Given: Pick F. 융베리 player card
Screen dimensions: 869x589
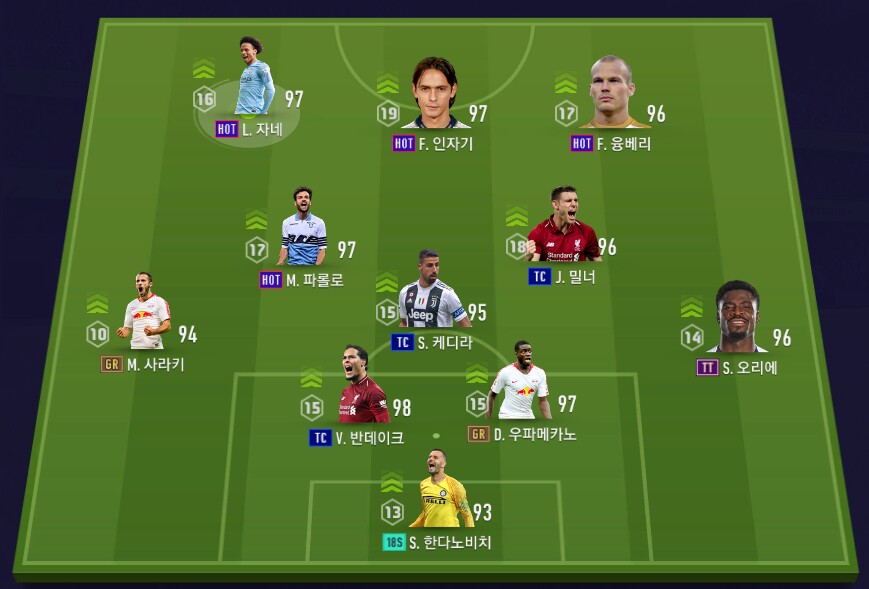Looking at the screenshot, I should pyautogui.click(x=612, y=93).
